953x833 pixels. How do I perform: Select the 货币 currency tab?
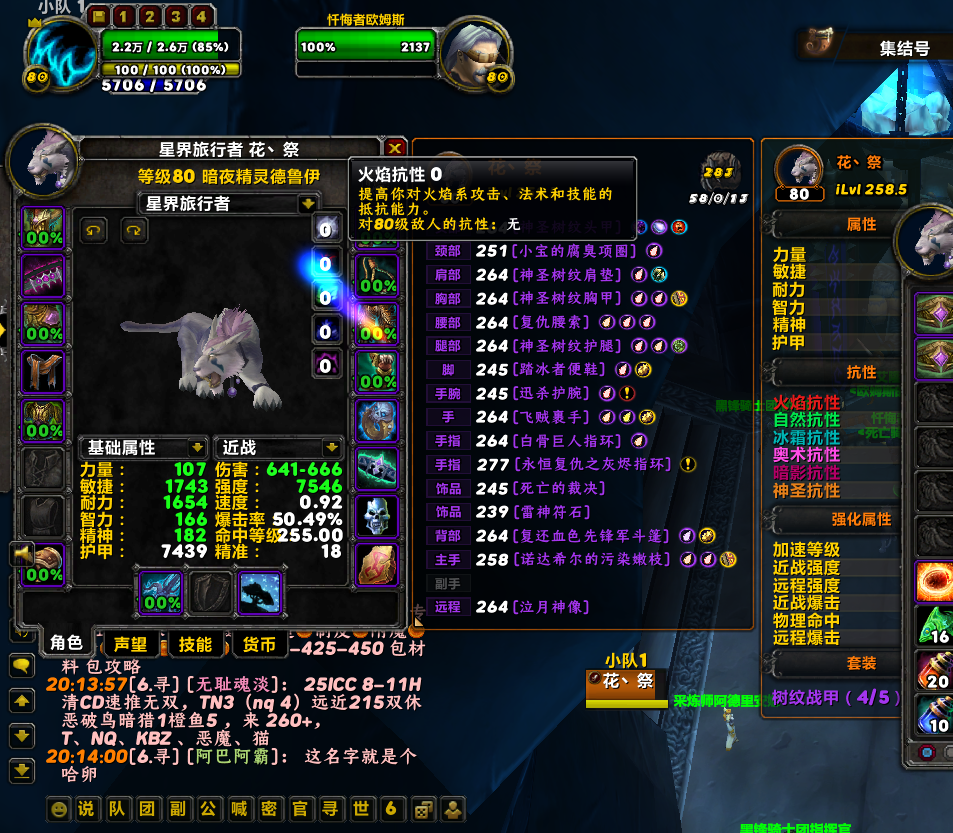260,644
